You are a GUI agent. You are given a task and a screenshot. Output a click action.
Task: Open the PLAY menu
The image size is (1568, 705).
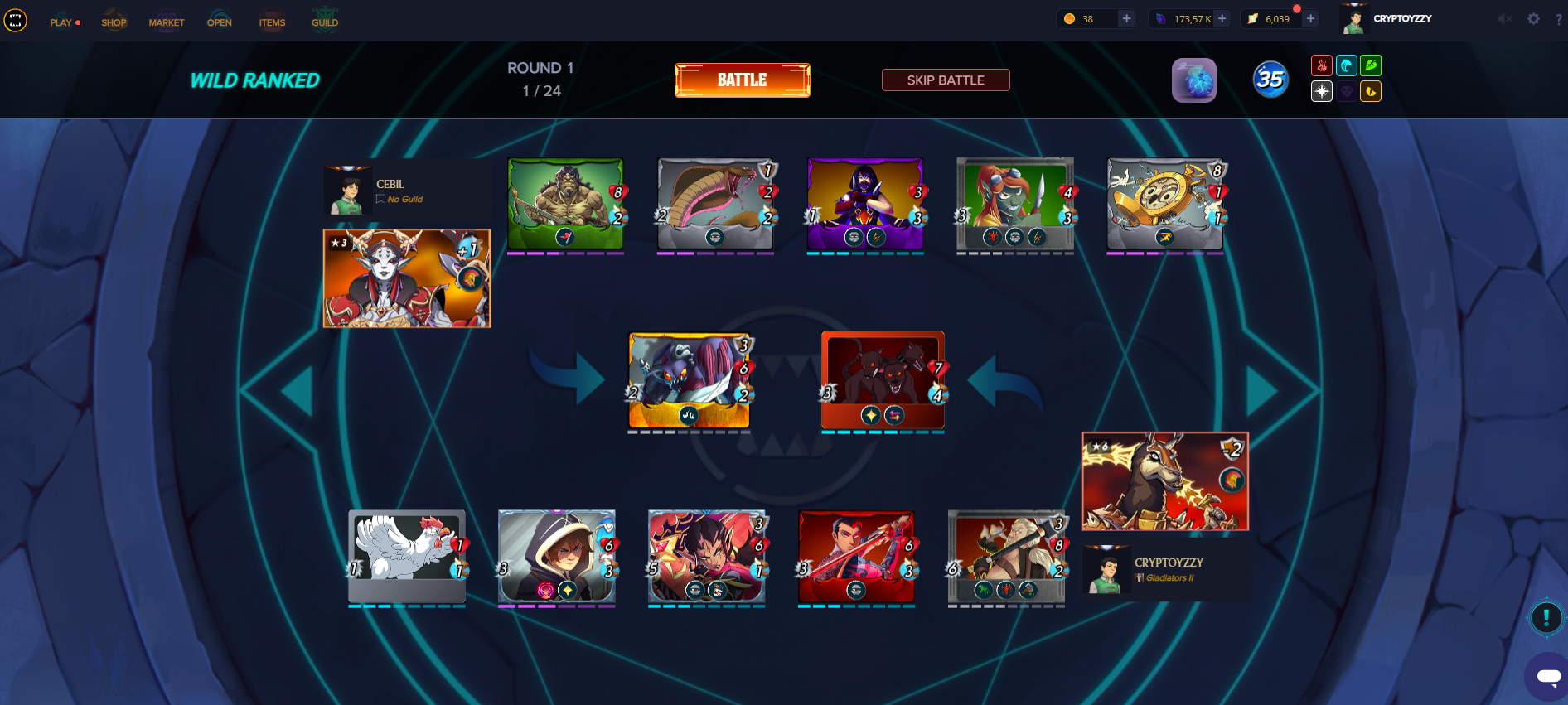[x=61, y=22]
